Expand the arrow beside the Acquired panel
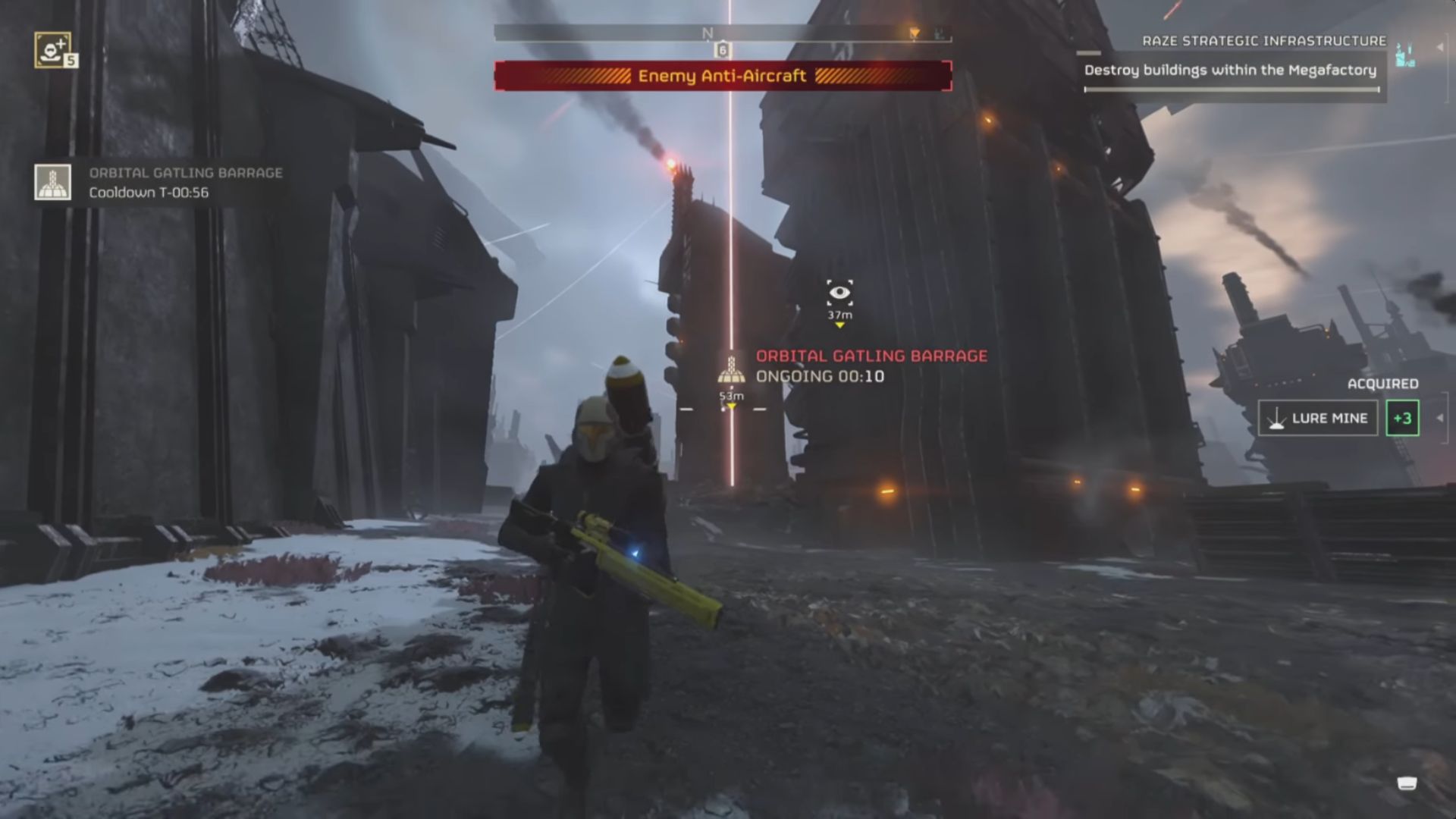This screenshot has height=819, width=1456. click(x=1439, y=418)
